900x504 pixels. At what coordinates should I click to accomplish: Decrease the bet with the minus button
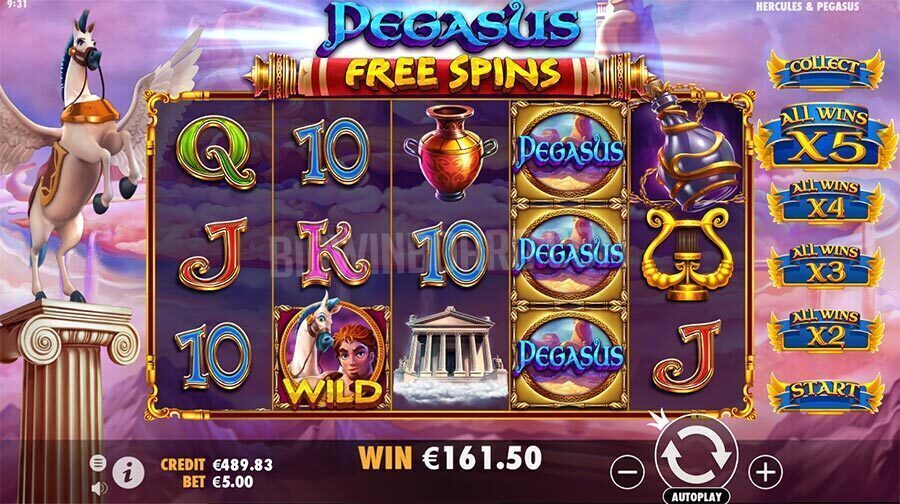(627, 468)
